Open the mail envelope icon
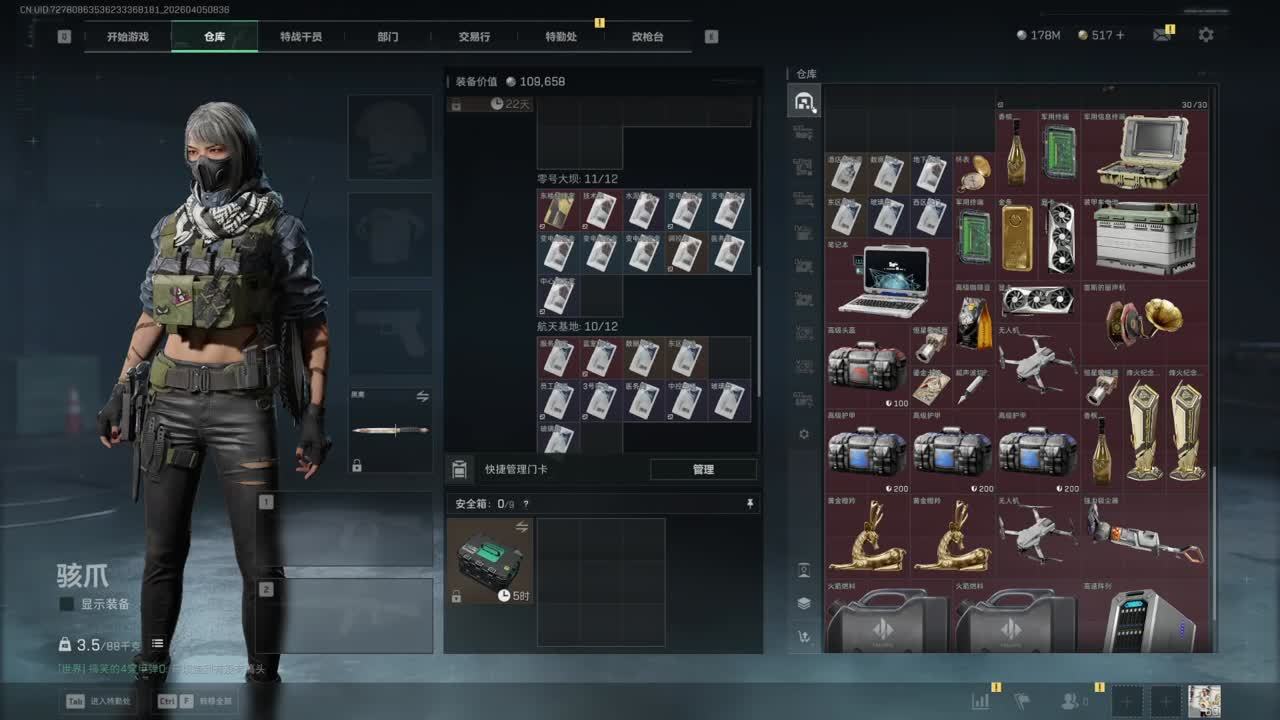 pos(1161,35)
